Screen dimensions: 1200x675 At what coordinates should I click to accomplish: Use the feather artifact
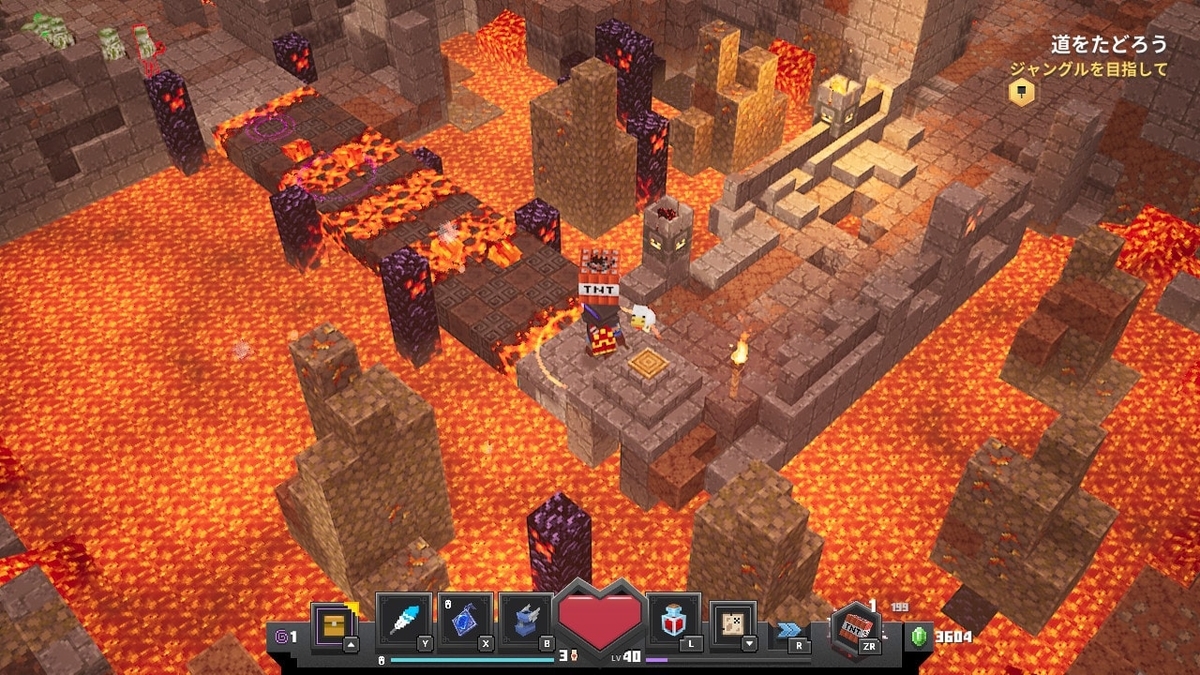point(403,620)
